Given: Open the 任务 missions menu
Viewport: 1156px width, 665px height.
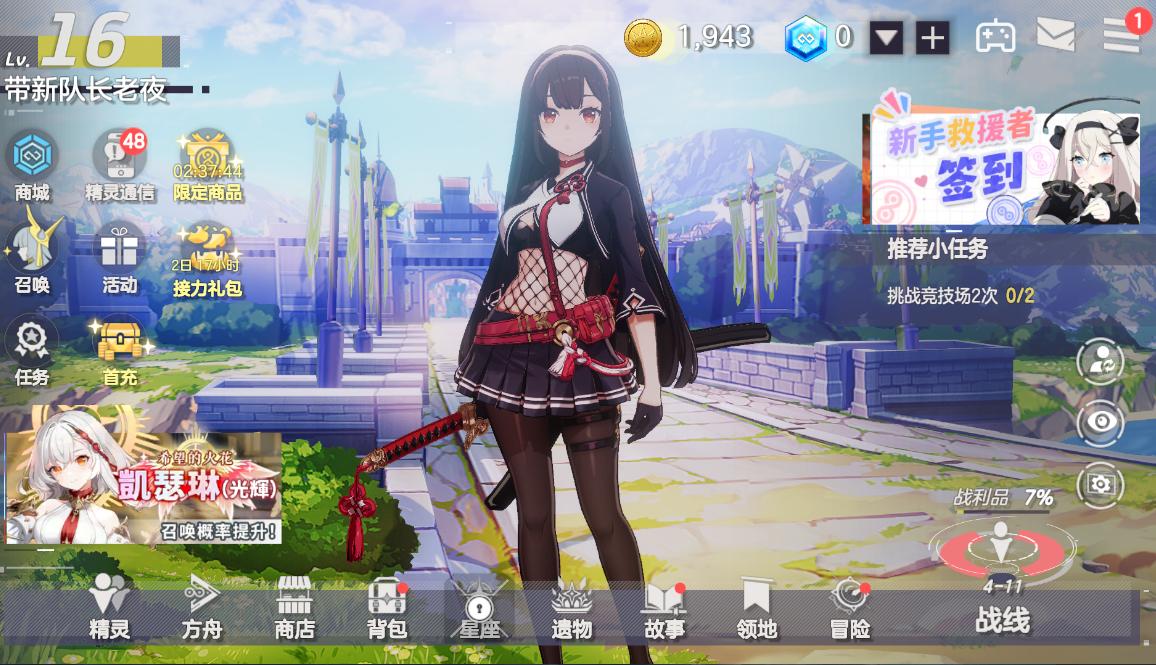Looking at the screenshot, I should [32, 350].
